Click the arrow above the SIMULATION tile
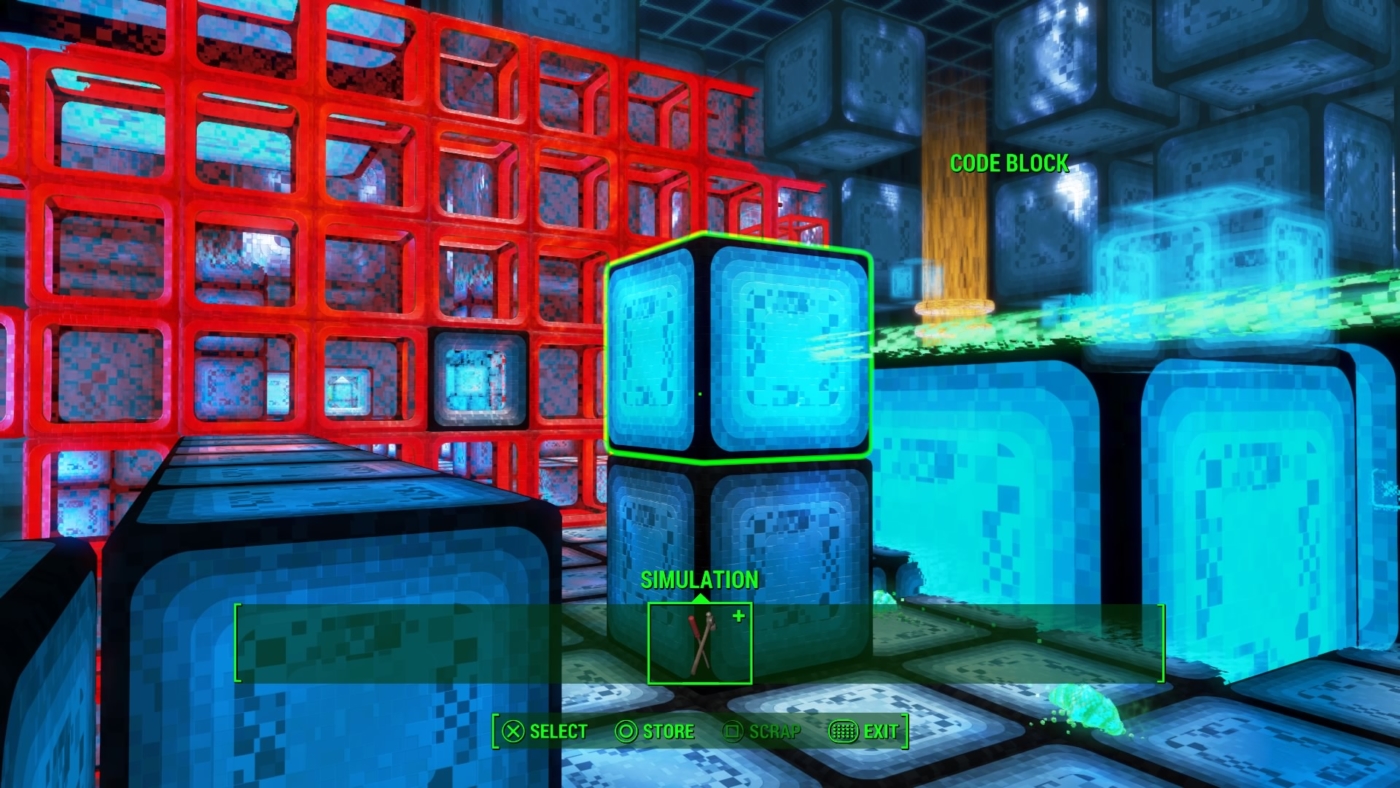 699,600
